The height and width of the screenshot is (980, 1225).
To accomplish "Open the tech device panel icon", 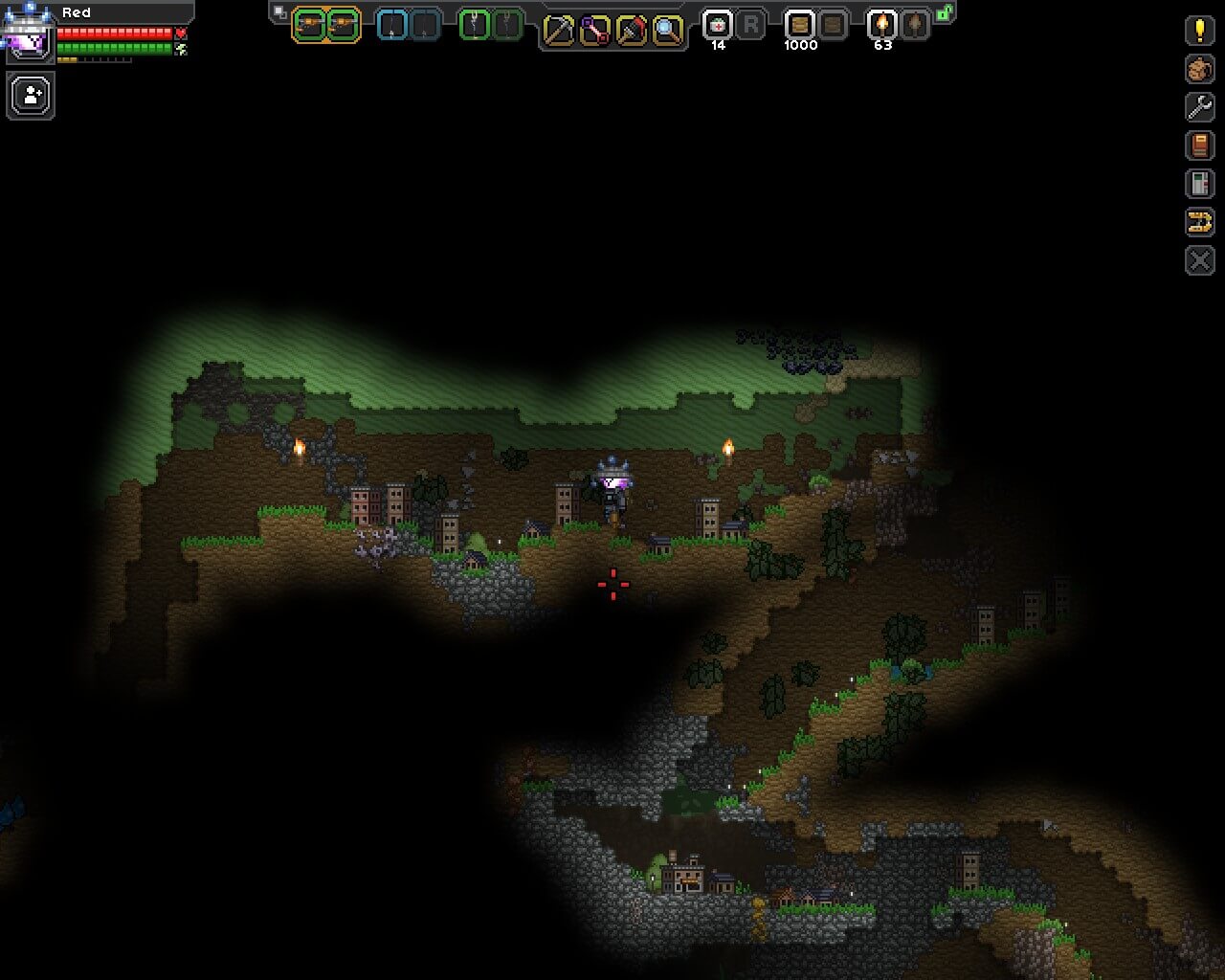I will pos(1199,184).
